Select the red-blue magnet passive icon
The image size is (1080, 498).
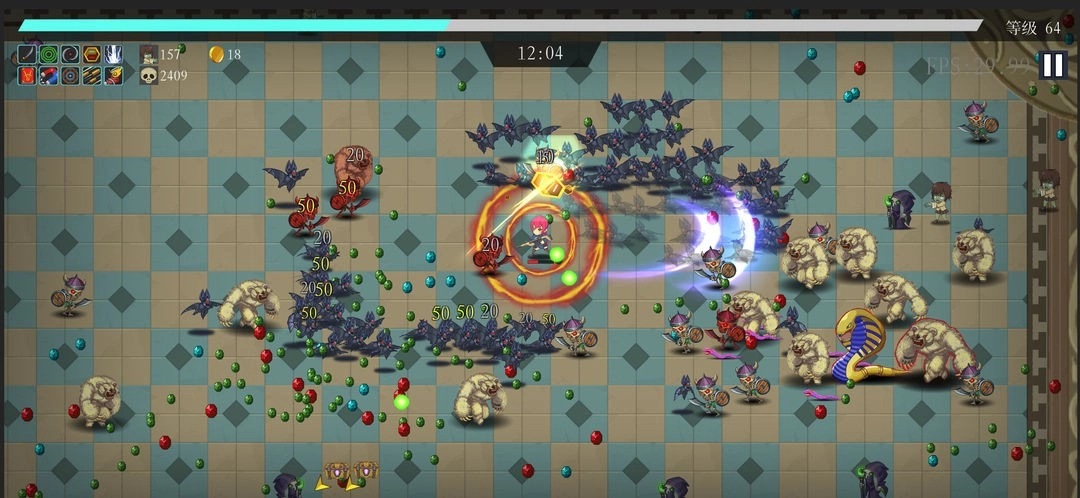click(x=49, y=76)
